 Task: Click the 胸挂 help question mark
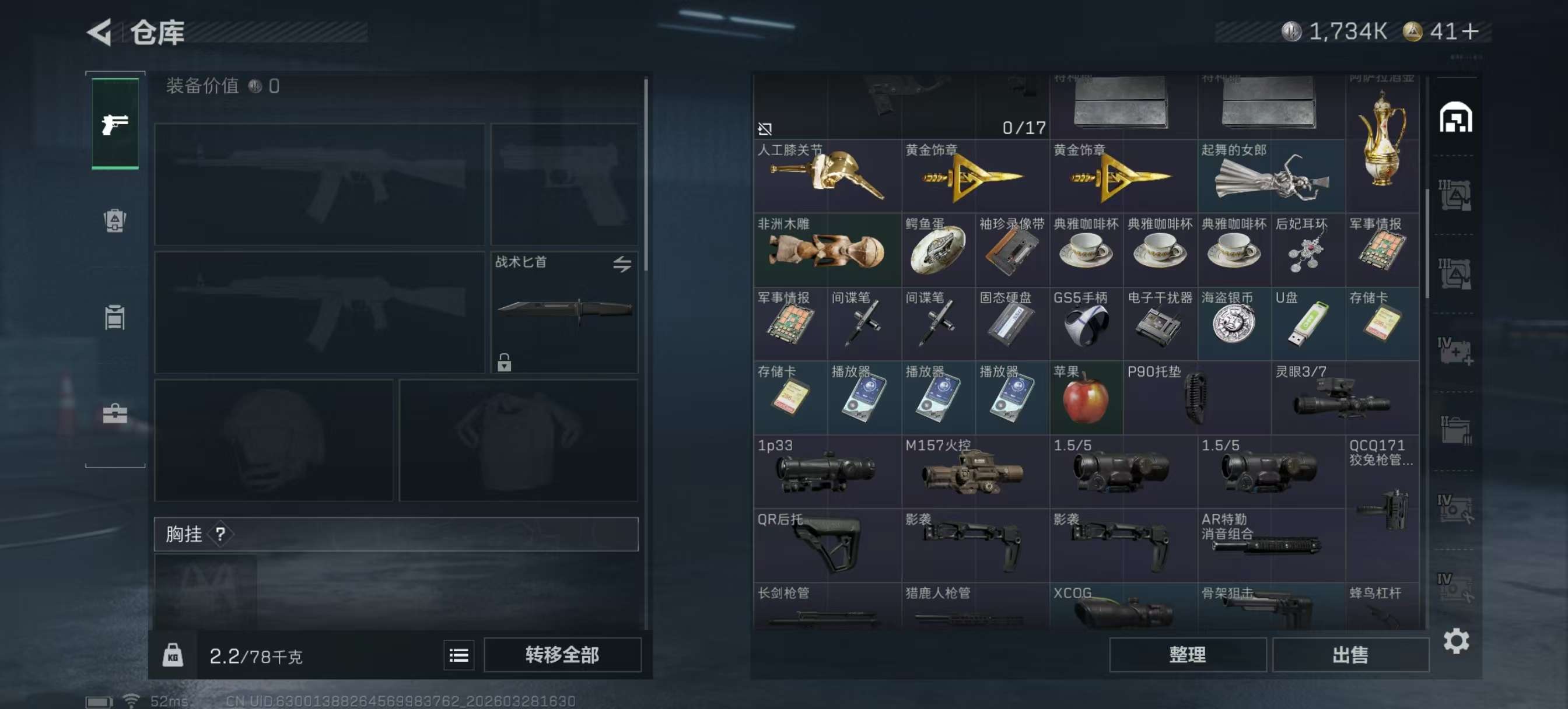(x=220, y=534)
